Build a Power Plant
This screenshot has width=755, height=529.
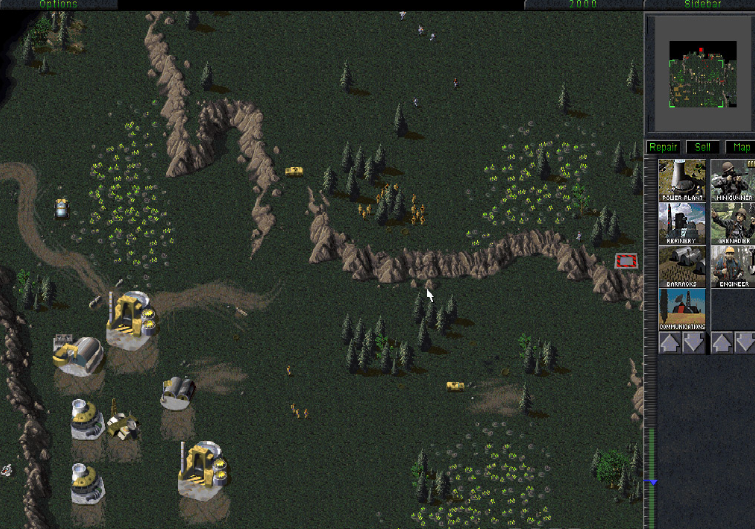coord(682,180)
